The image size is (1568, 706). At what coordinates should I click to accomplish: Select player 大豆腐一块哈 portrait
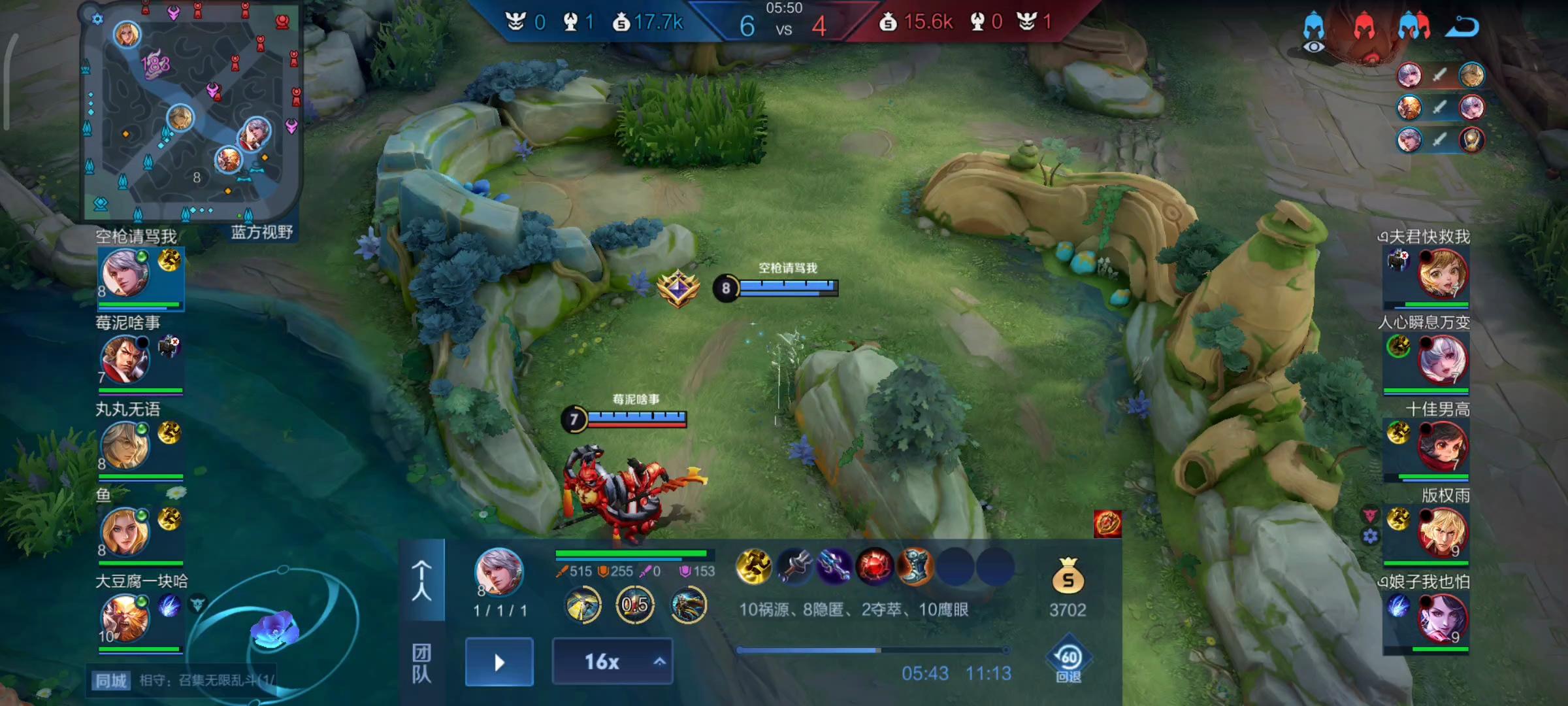tap(125, 618)
